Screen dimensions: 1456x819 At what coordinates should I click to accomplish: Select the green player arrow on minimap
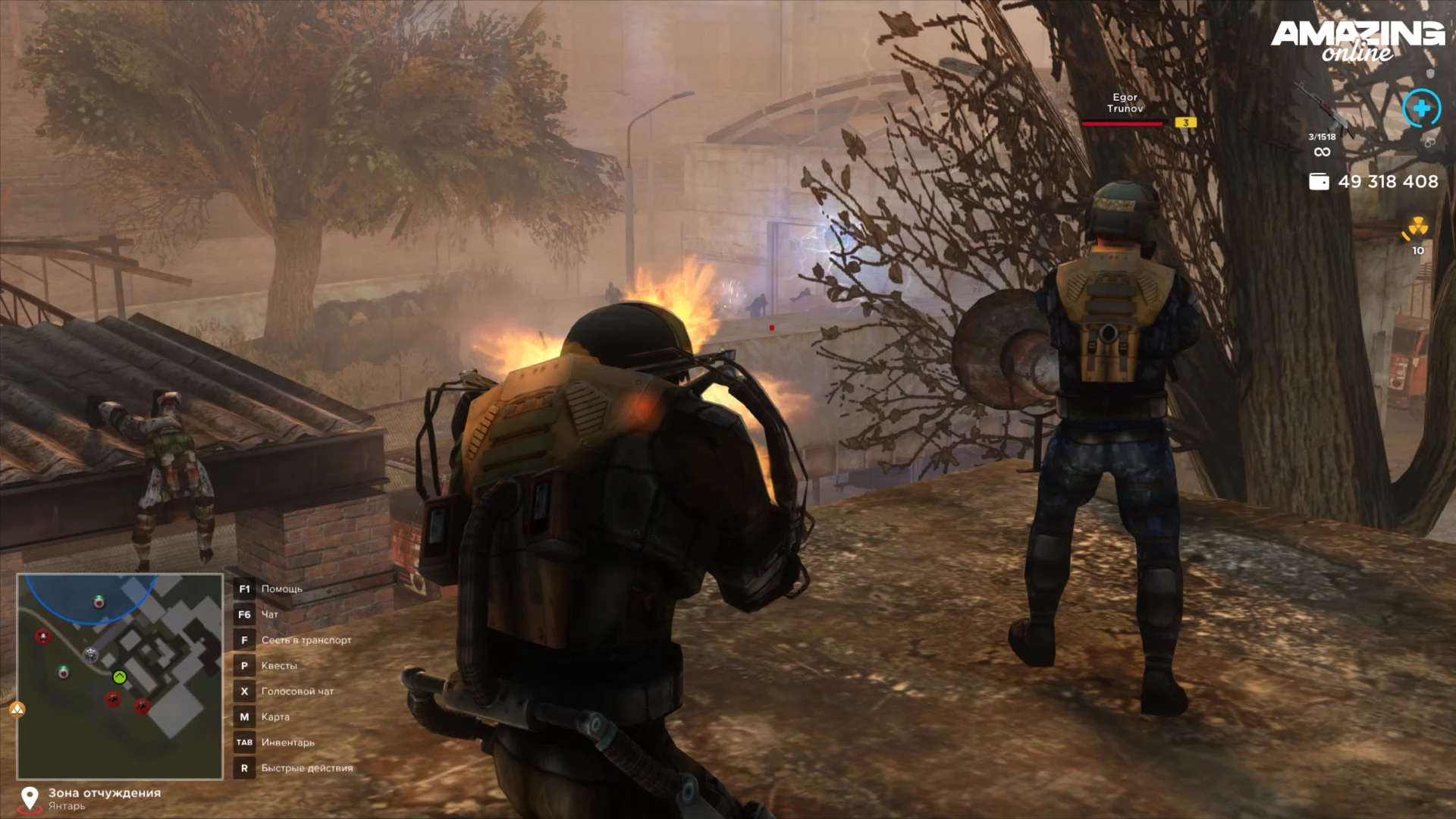pos(119,677)
